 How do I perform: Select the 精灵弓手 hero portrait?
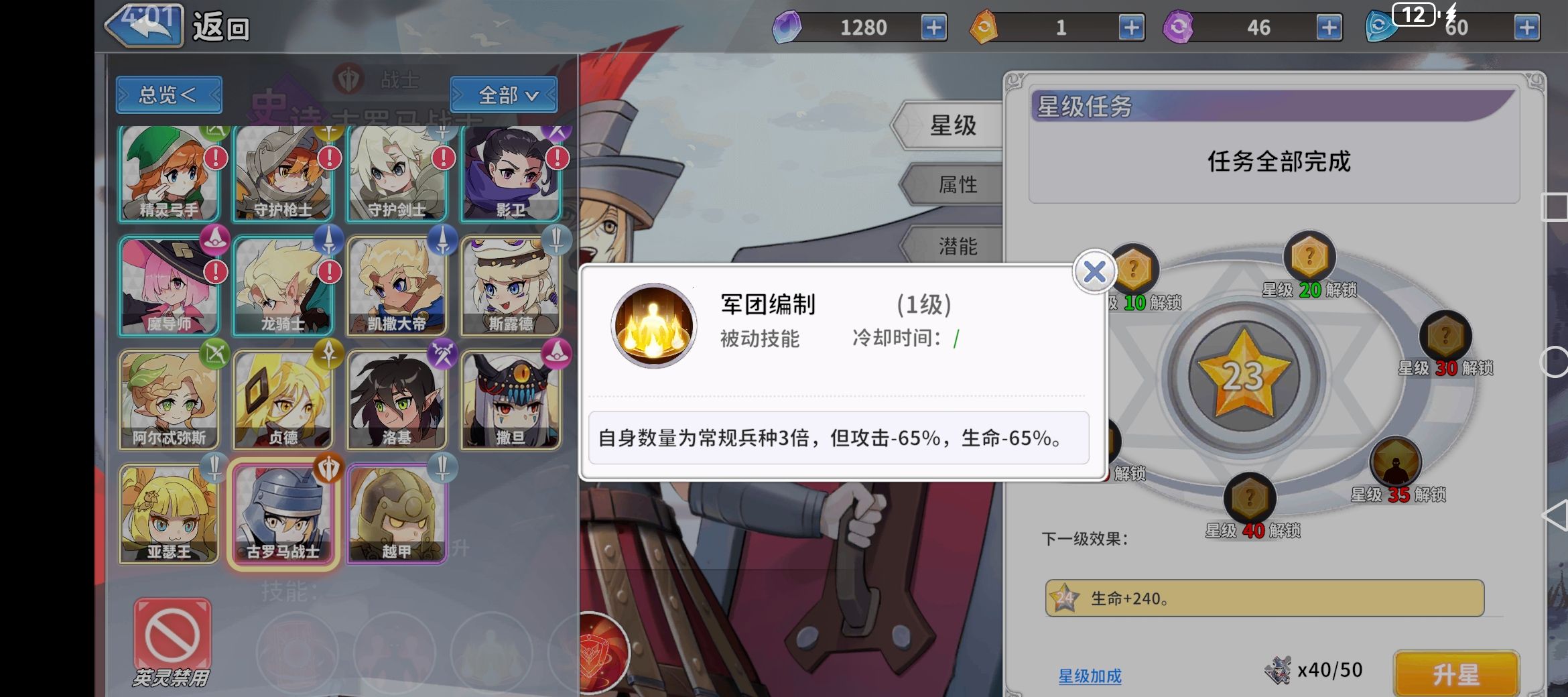[x=169, y=173]
